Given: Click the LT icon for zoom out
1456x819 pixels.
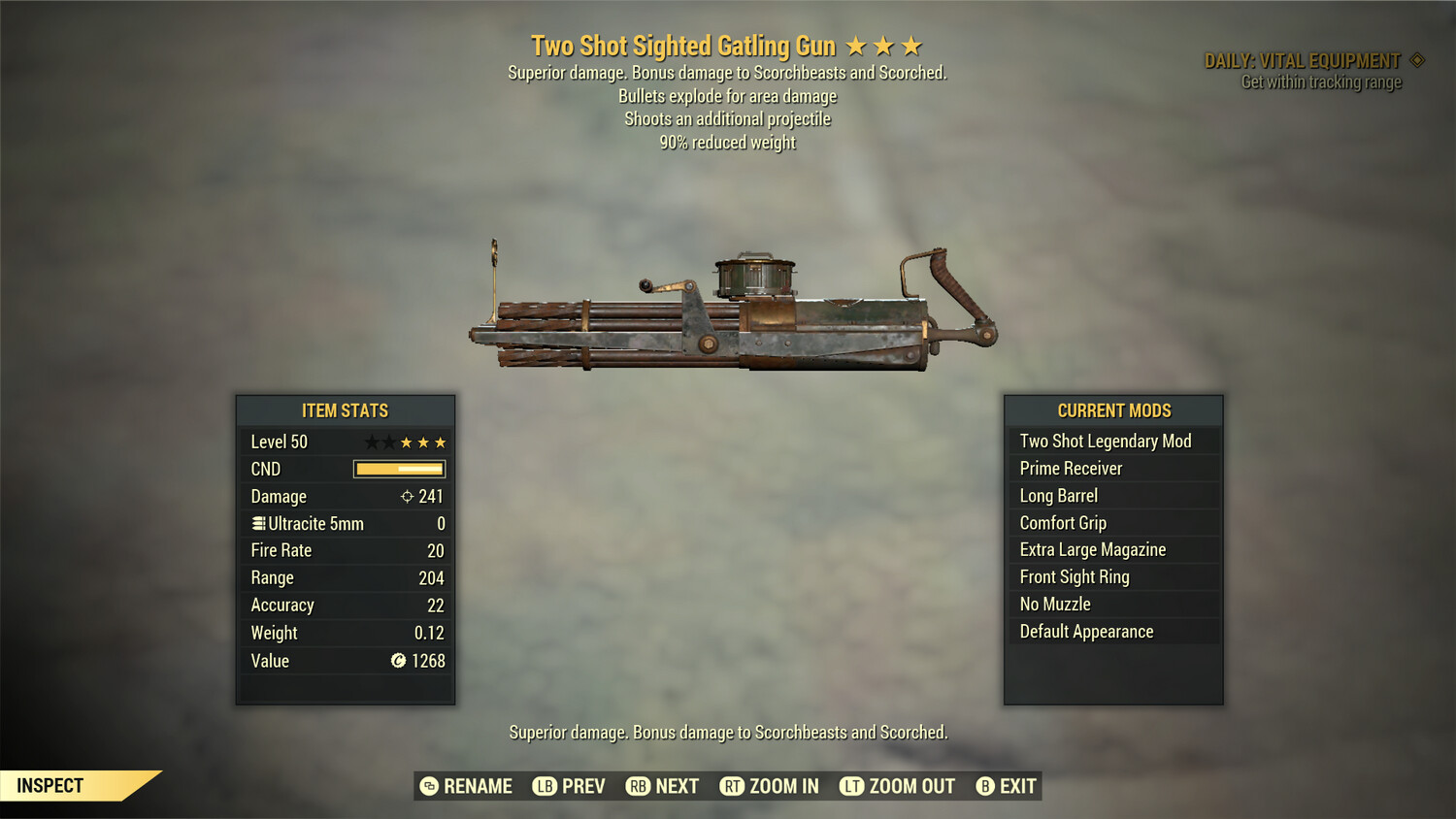Looking at the screenshot, I should click(x=850, y=786).
